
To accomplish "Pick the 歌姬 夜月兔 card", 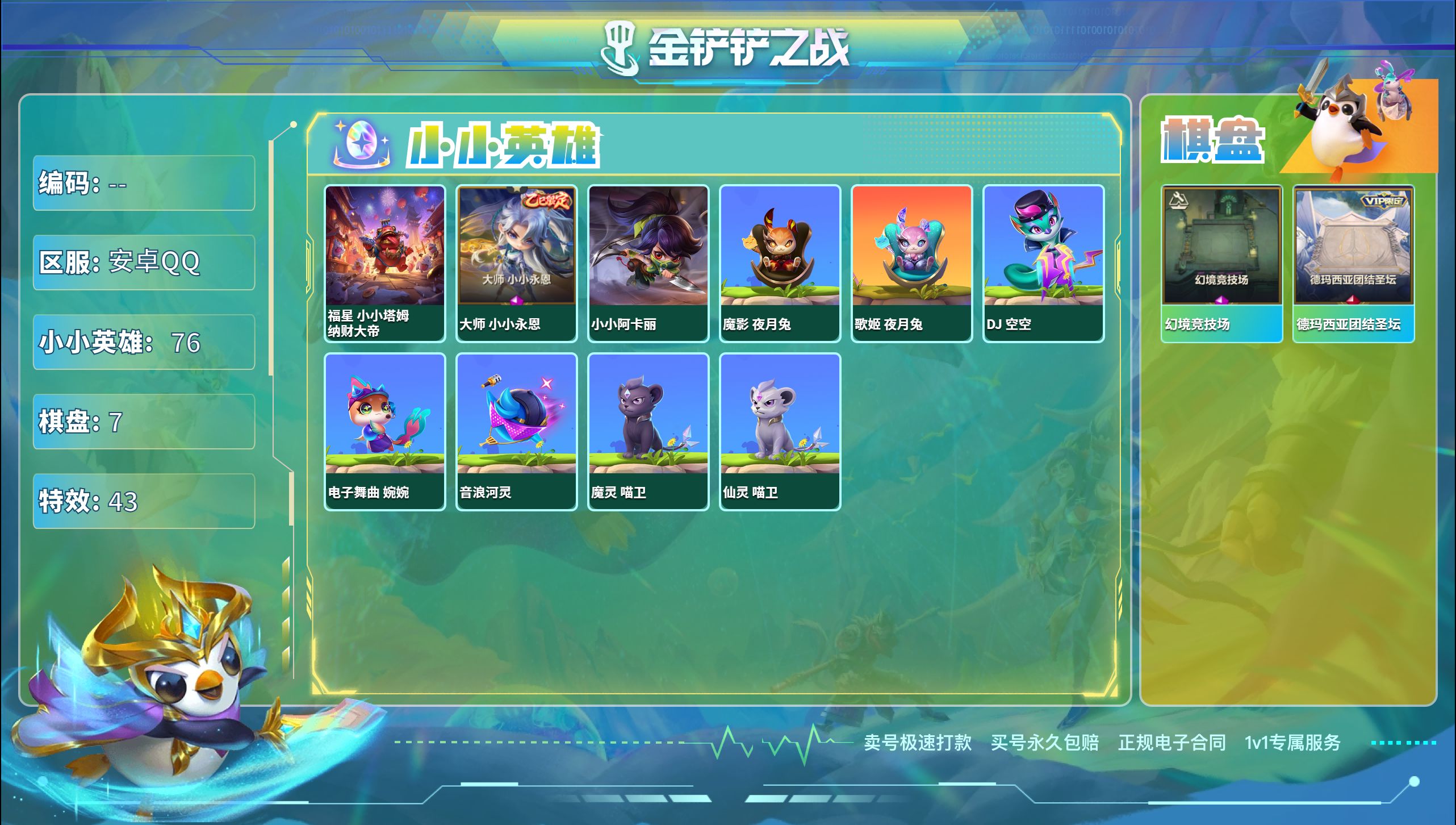I will 911,263.
